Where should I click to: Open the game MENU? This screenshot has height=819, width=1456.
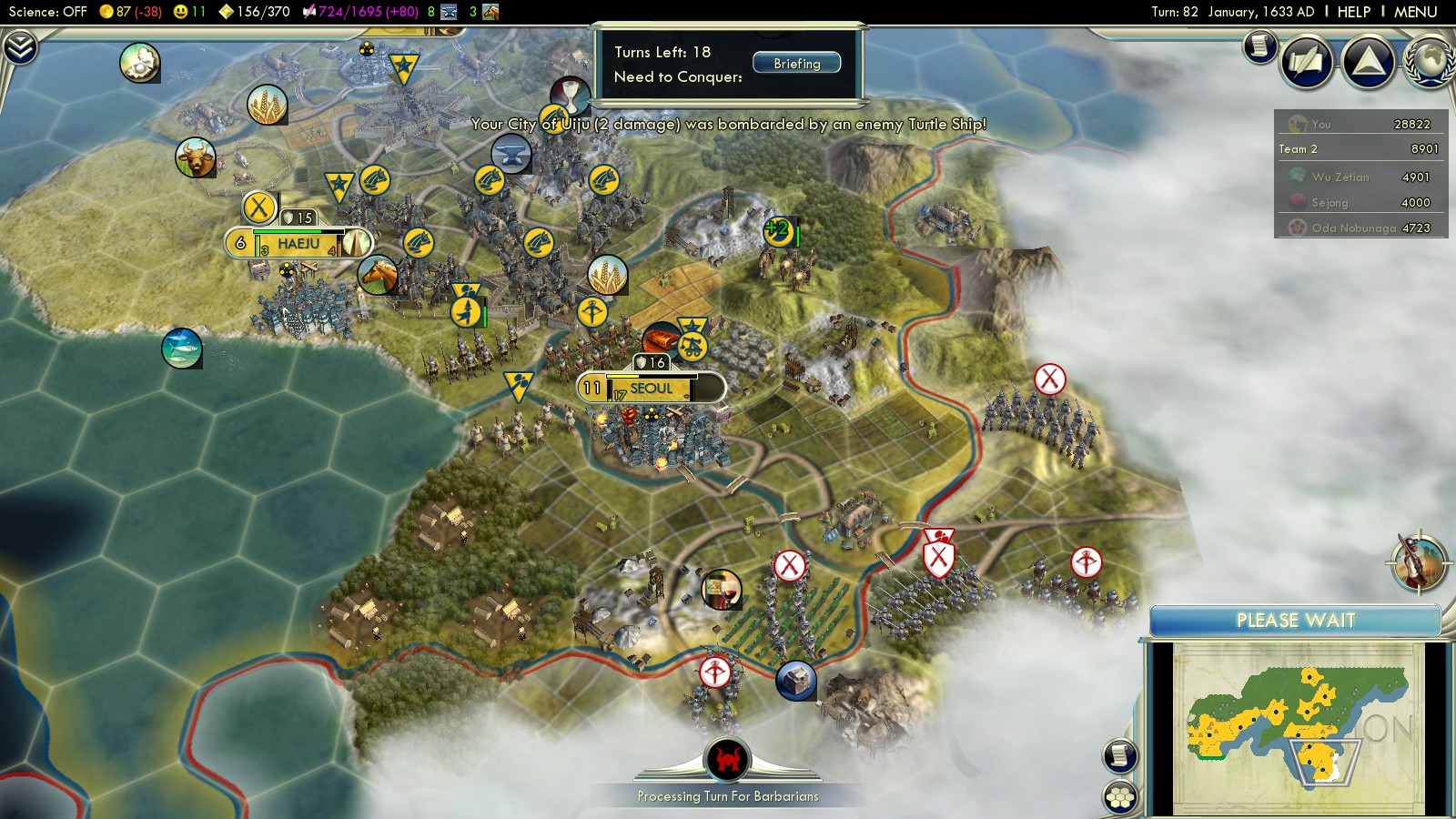pyautogui.click(x=1415, y=12)
